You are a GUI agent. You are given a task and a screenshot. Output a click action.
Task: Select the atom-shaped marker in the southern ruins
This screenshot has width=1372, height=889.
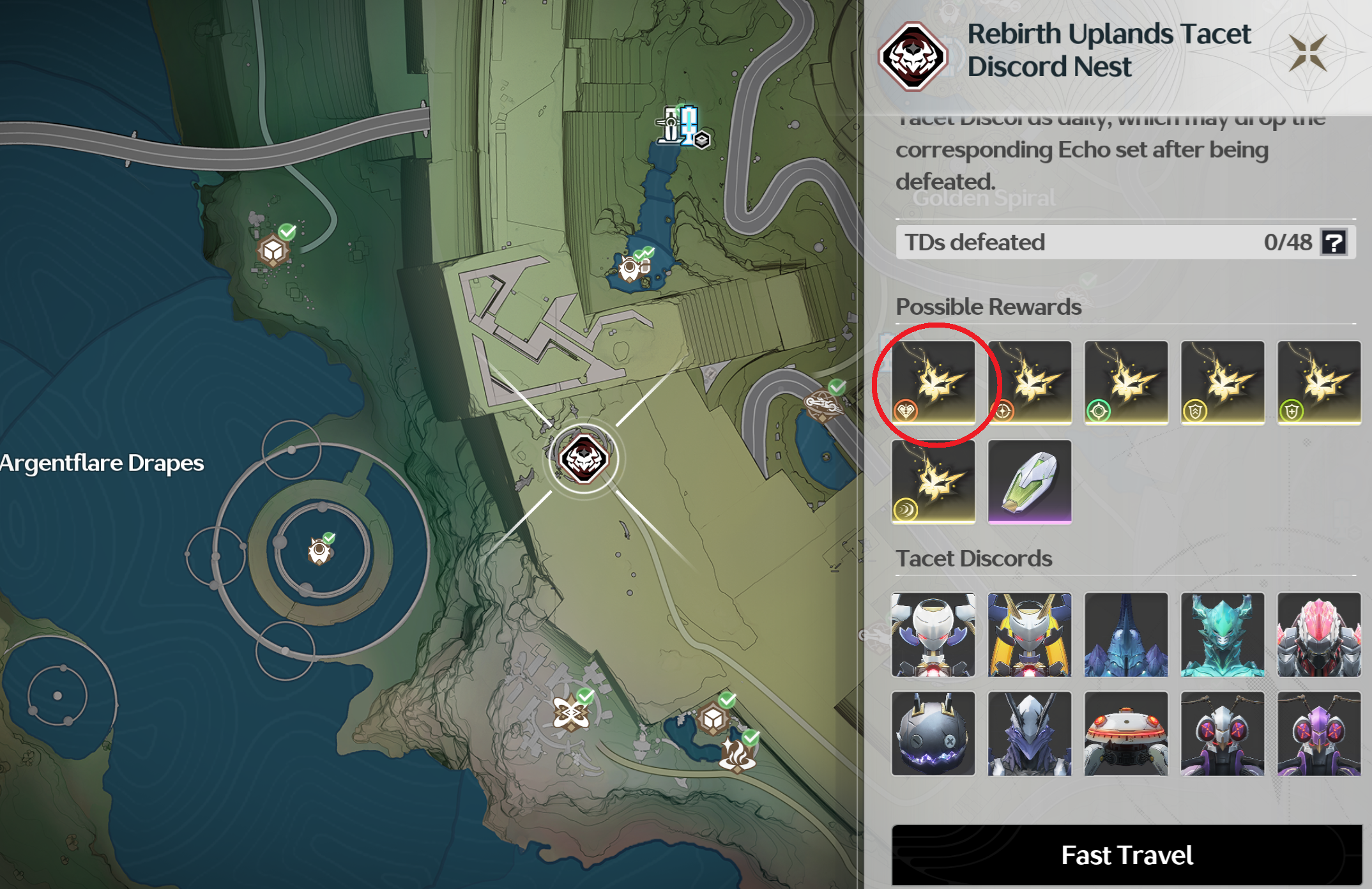(x=570, y=711)
